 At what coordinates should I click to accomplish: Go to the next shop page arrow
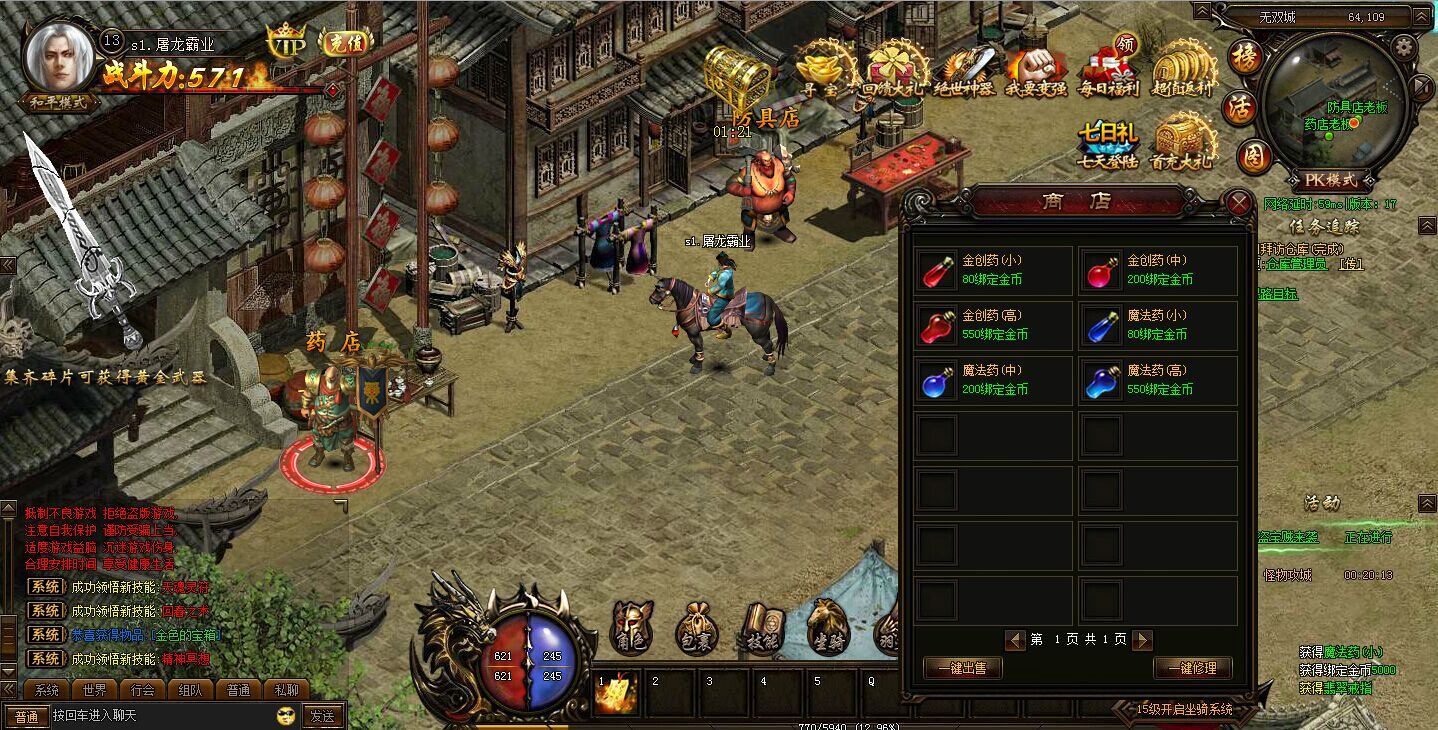(1142, 640)
